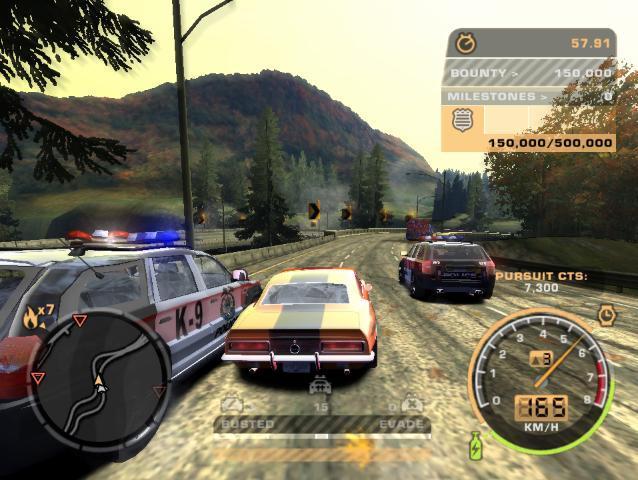
Task: Click the stopwatch icon beside pursuit time
Action: coord(465,43)
